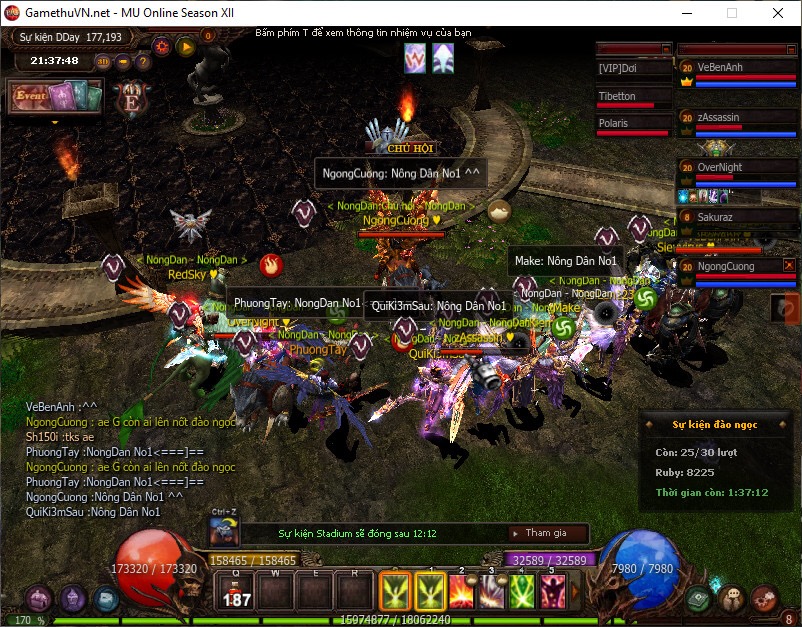Screen dimensions: 802x627
Task: Activate the pink skill in slot 5
Action: click(553, 592)
